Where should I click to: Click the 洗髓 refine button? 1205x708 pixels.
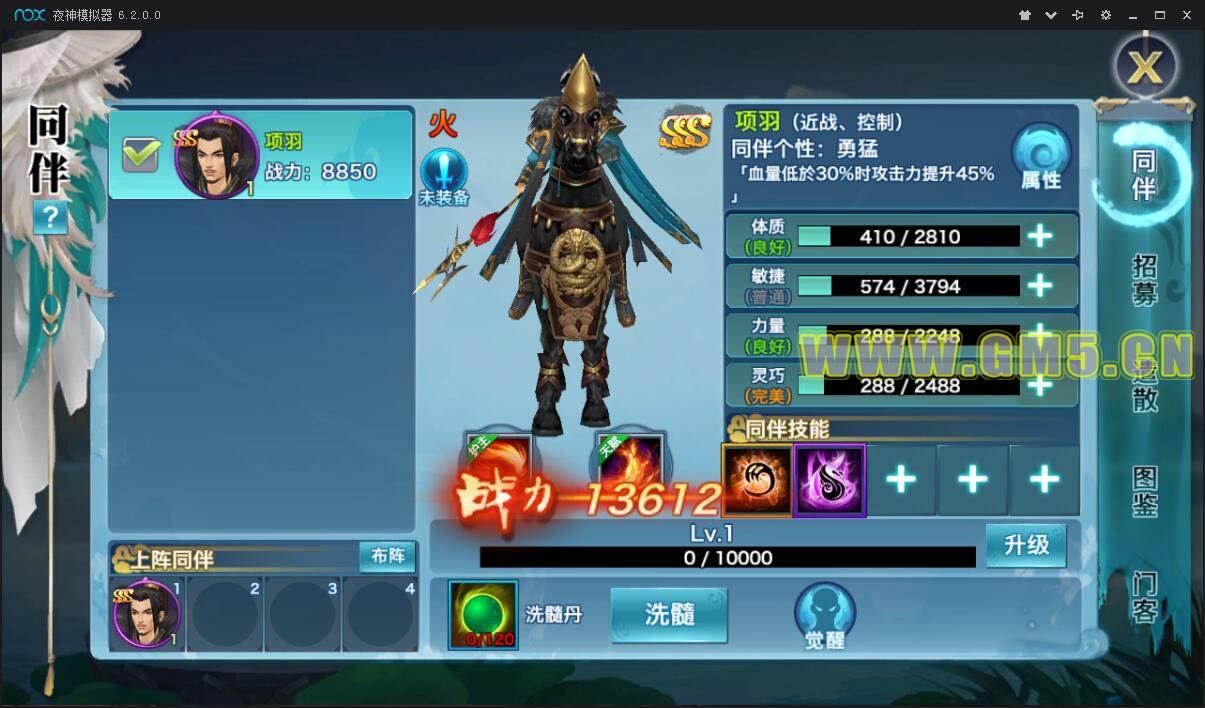pos(669,614)
